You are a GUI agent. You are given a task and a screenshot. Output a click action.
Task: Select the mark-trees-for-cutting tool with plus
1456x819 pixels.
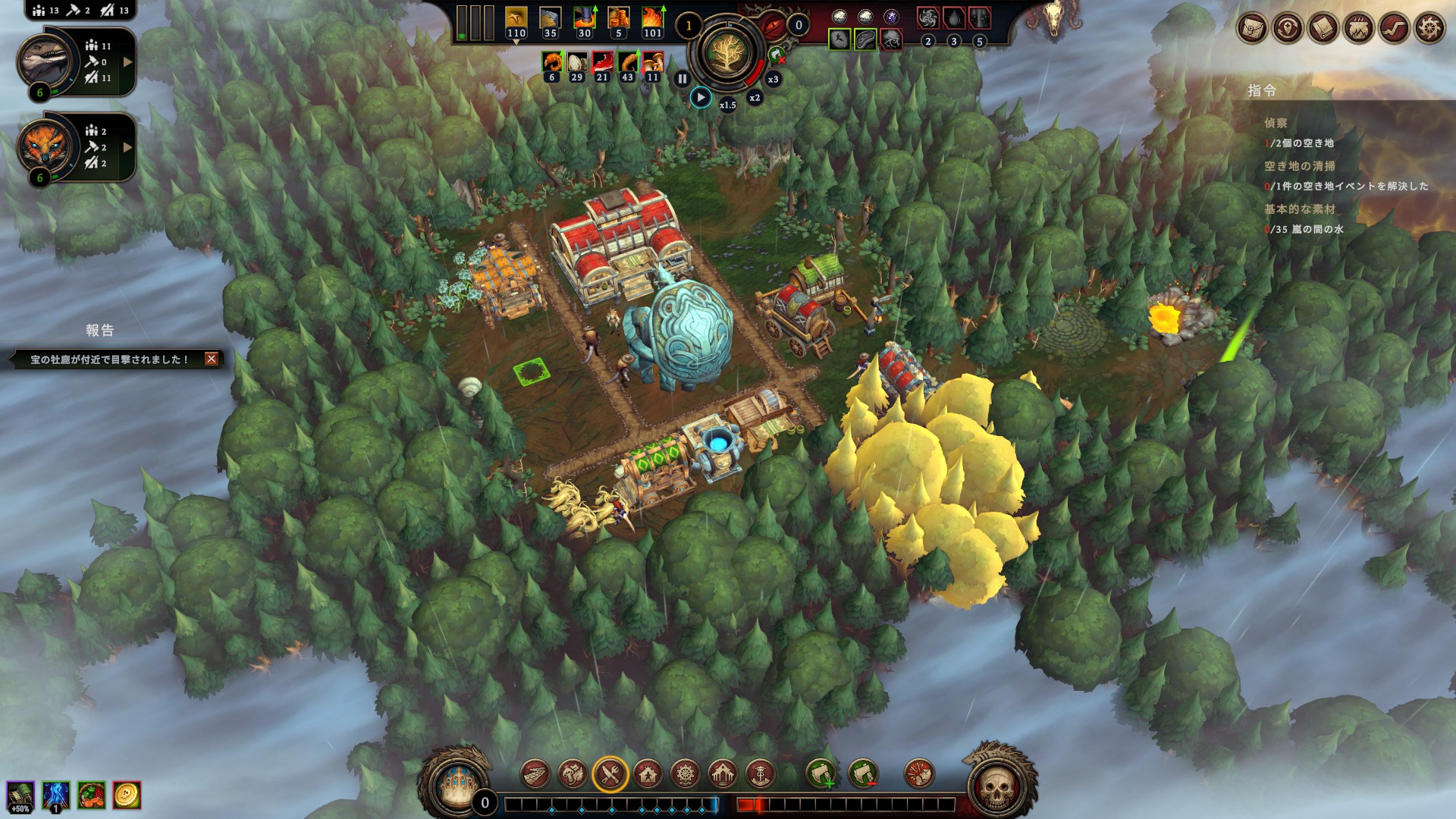(821, 774)
